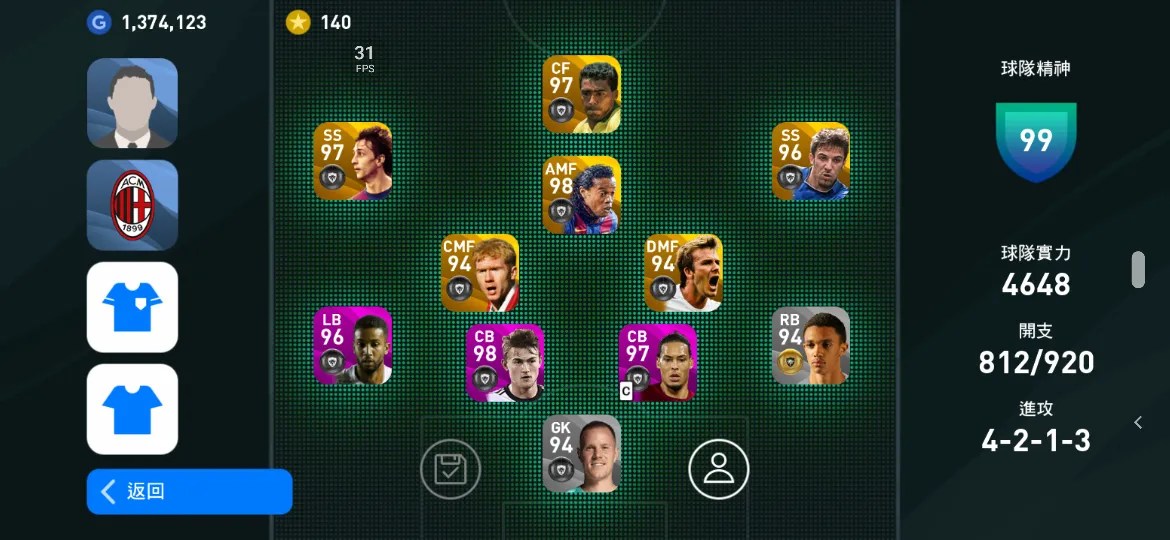Tap the 返回 back button
The width and height of the screenshot is (1170, 540).
point(189,491)
